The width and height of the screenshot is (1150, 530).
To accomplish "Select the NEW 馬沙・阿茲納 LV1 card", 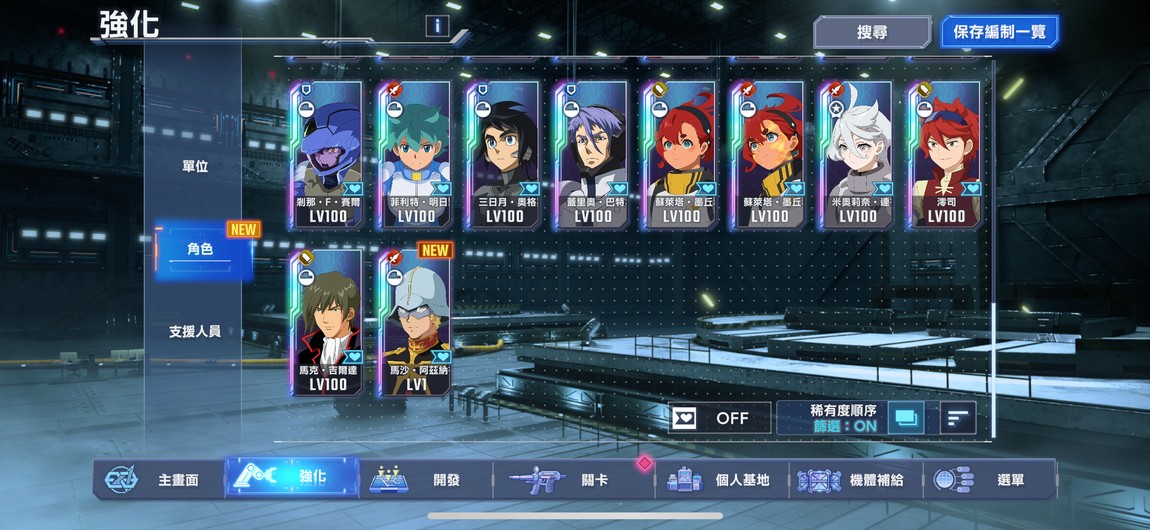I will [415, 323].
